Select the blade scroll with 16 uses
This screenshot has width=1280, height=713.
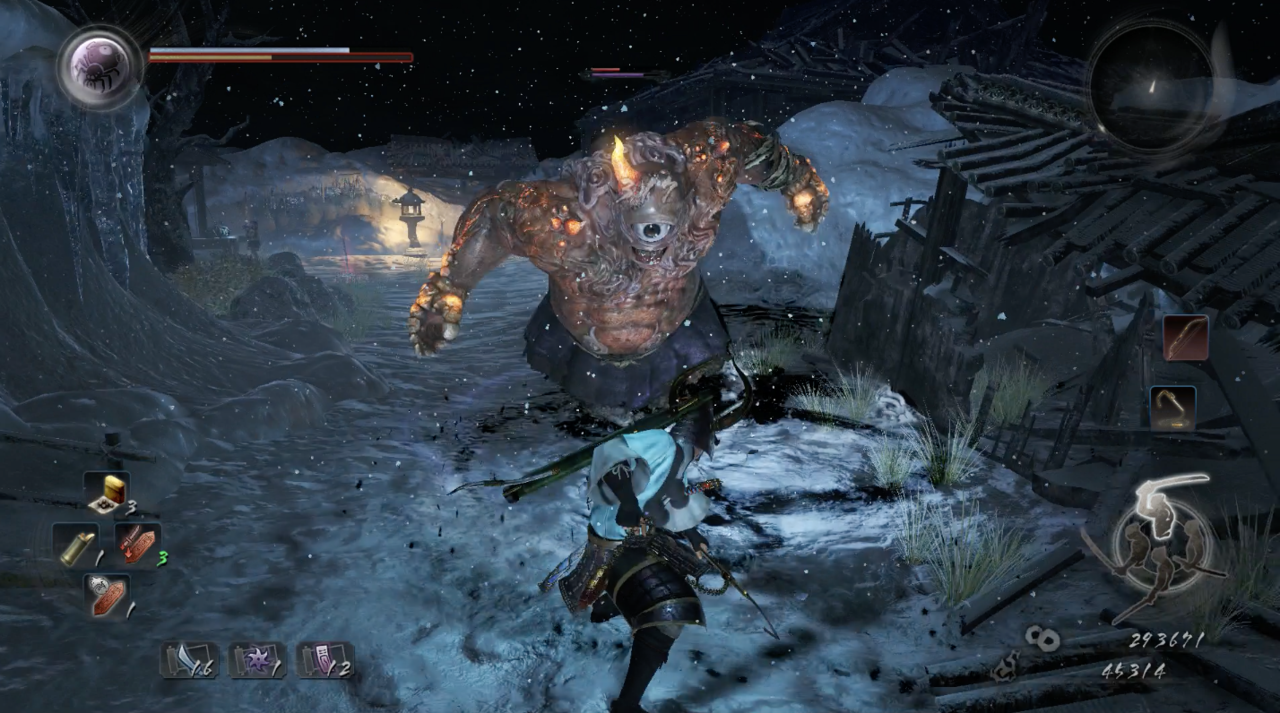pyautogui.click(x=189, y=661)
